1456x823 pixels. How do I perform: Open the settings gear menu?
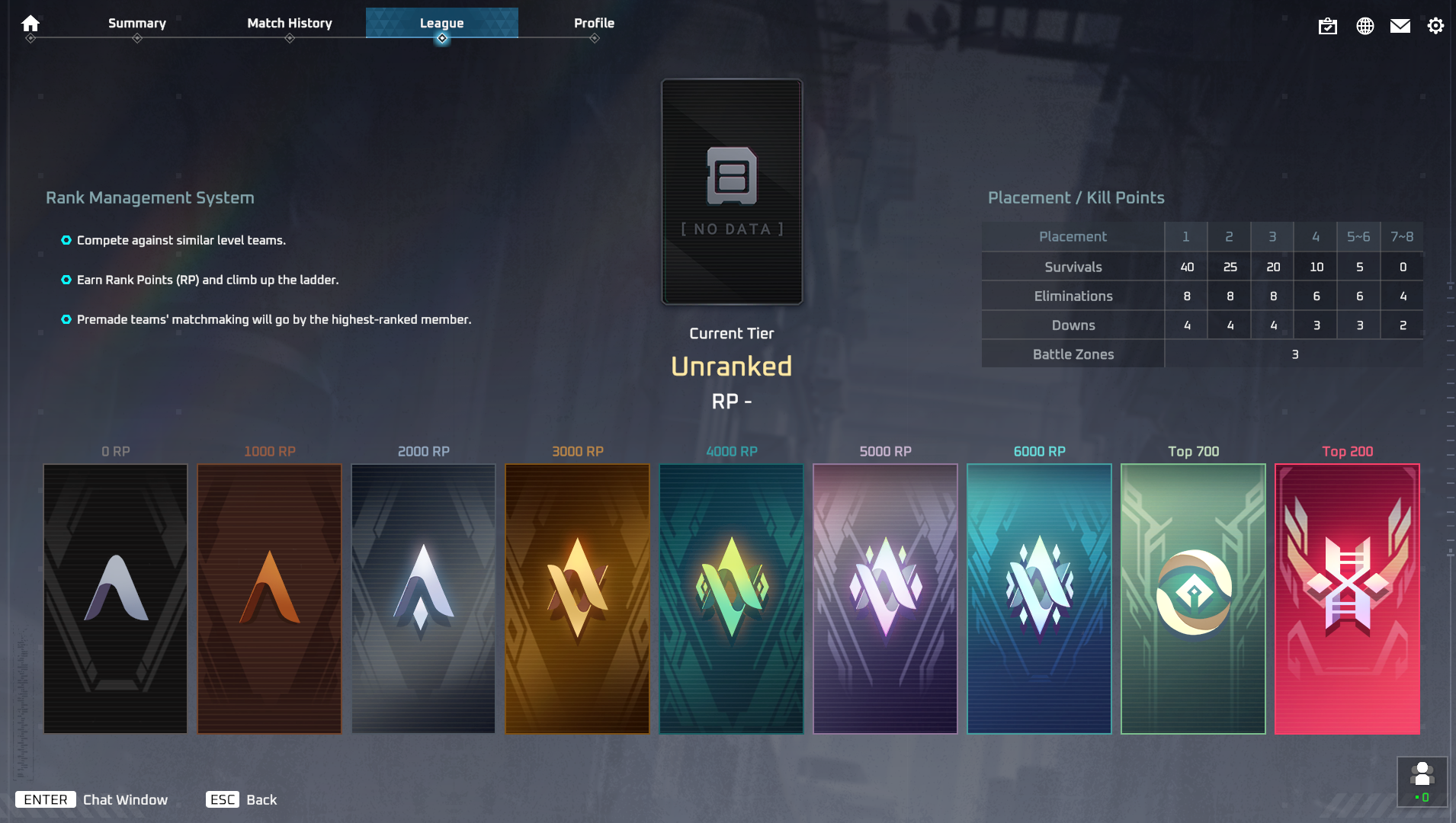(x=1436, y=25)
